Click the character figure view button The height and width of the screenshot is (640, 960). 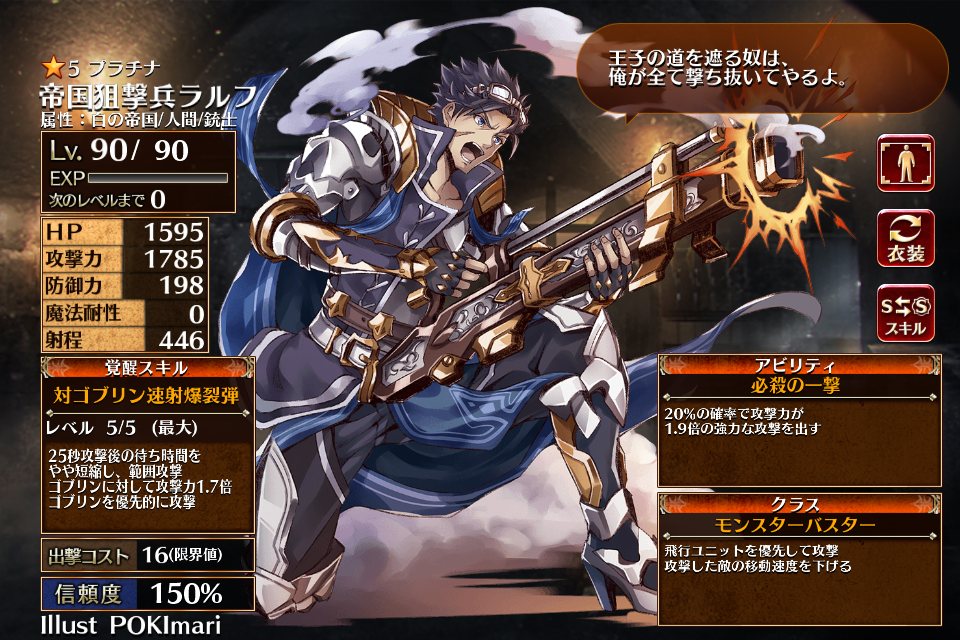[905, 163]
